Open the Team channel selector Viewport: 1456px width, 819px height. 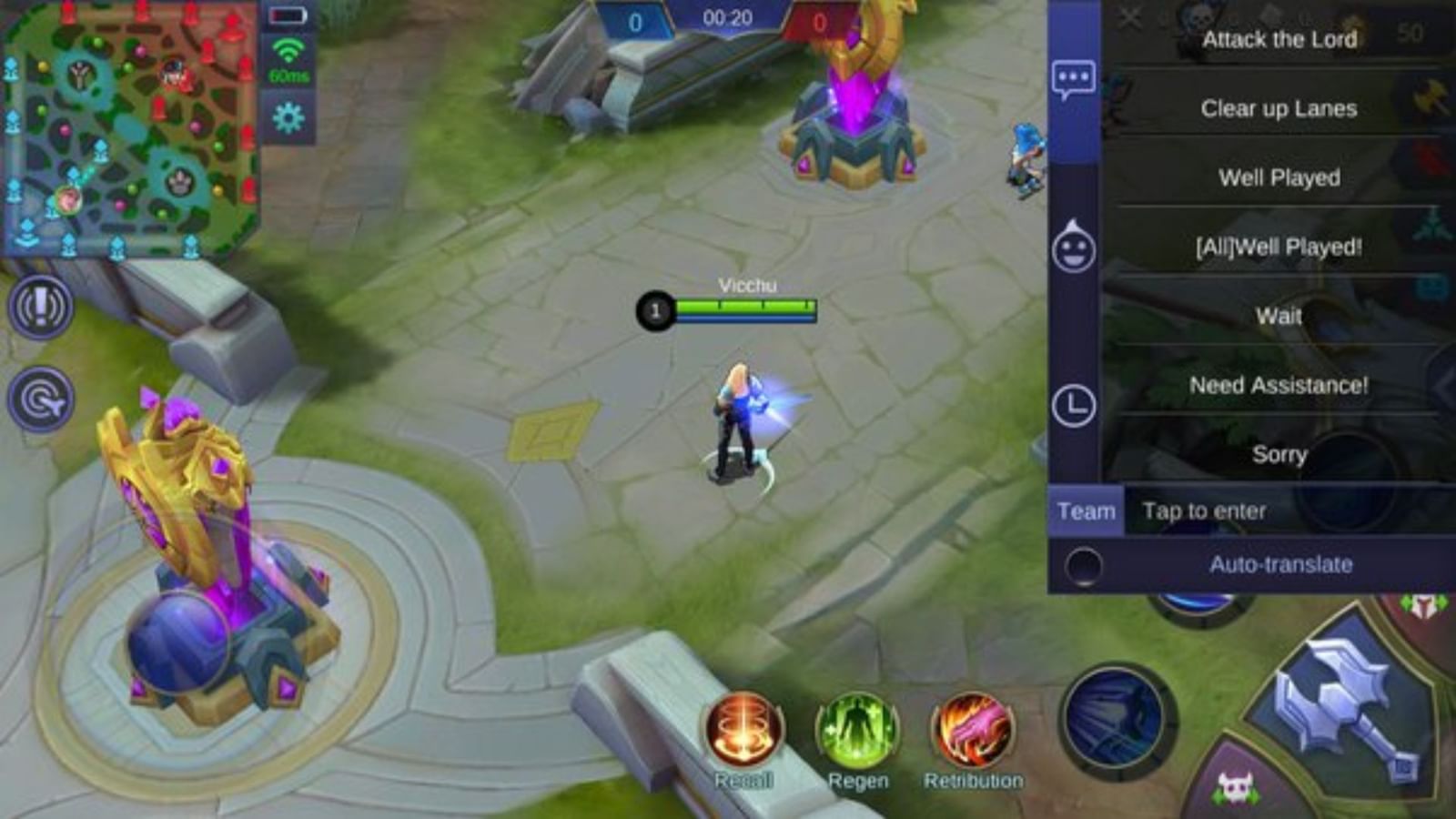[1087, 511]
